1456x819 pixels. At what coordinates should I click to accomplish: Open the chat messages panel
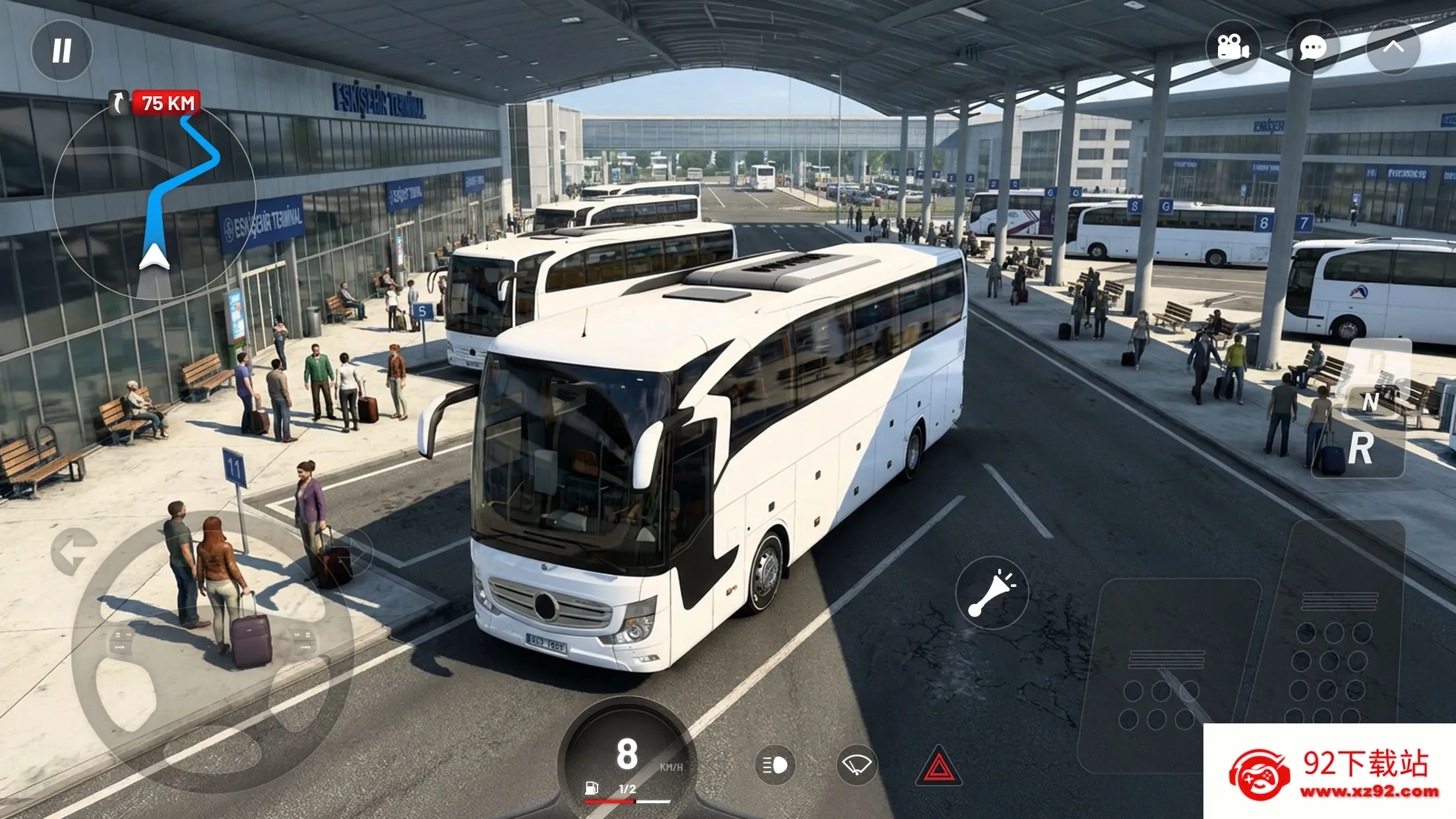1312,47
